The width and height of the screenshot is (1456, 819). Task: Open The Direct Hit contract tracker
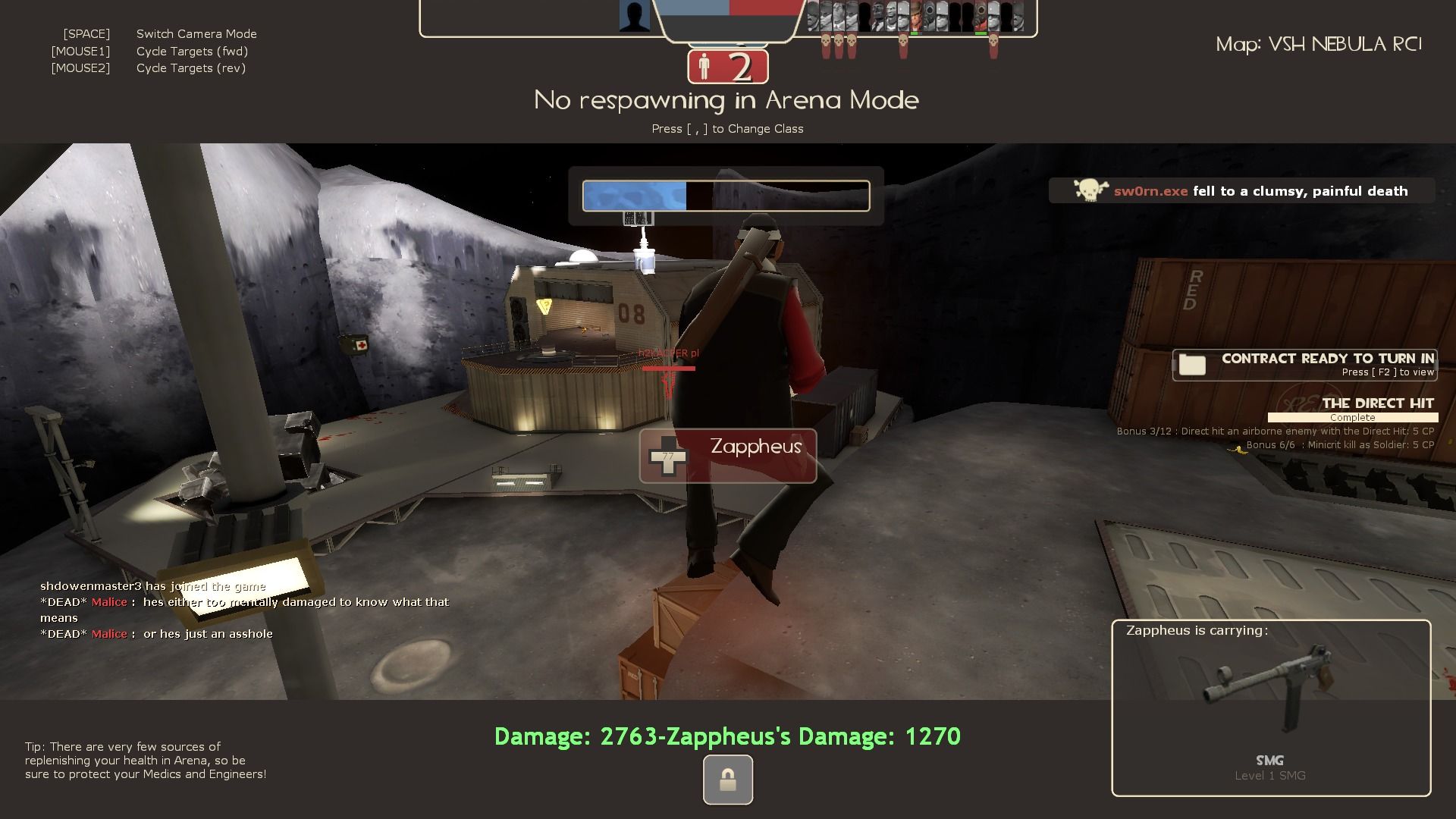point(1377,403)
